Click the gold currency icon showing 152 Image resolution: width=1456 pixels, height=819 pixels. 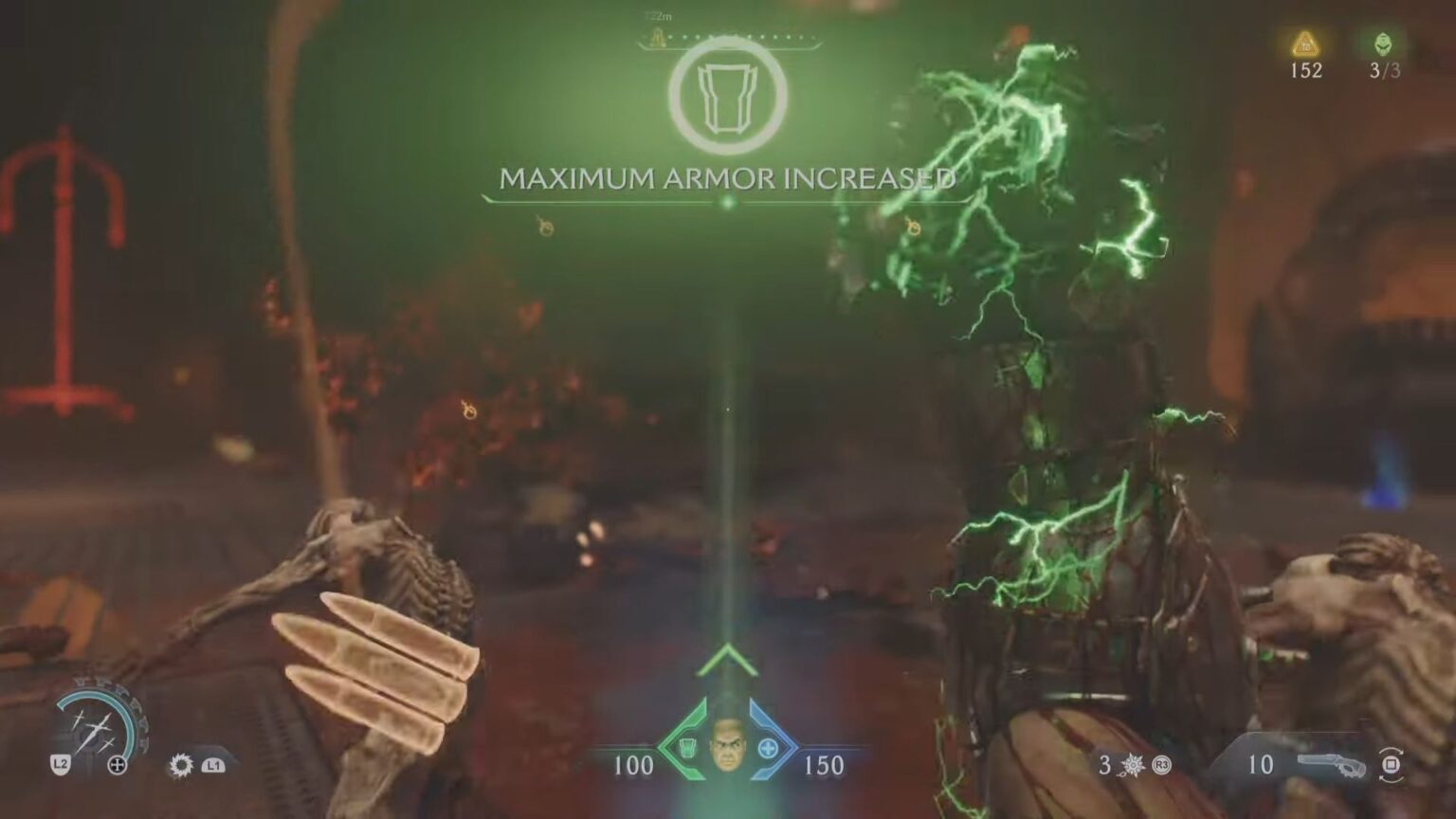click(1305, 42)
